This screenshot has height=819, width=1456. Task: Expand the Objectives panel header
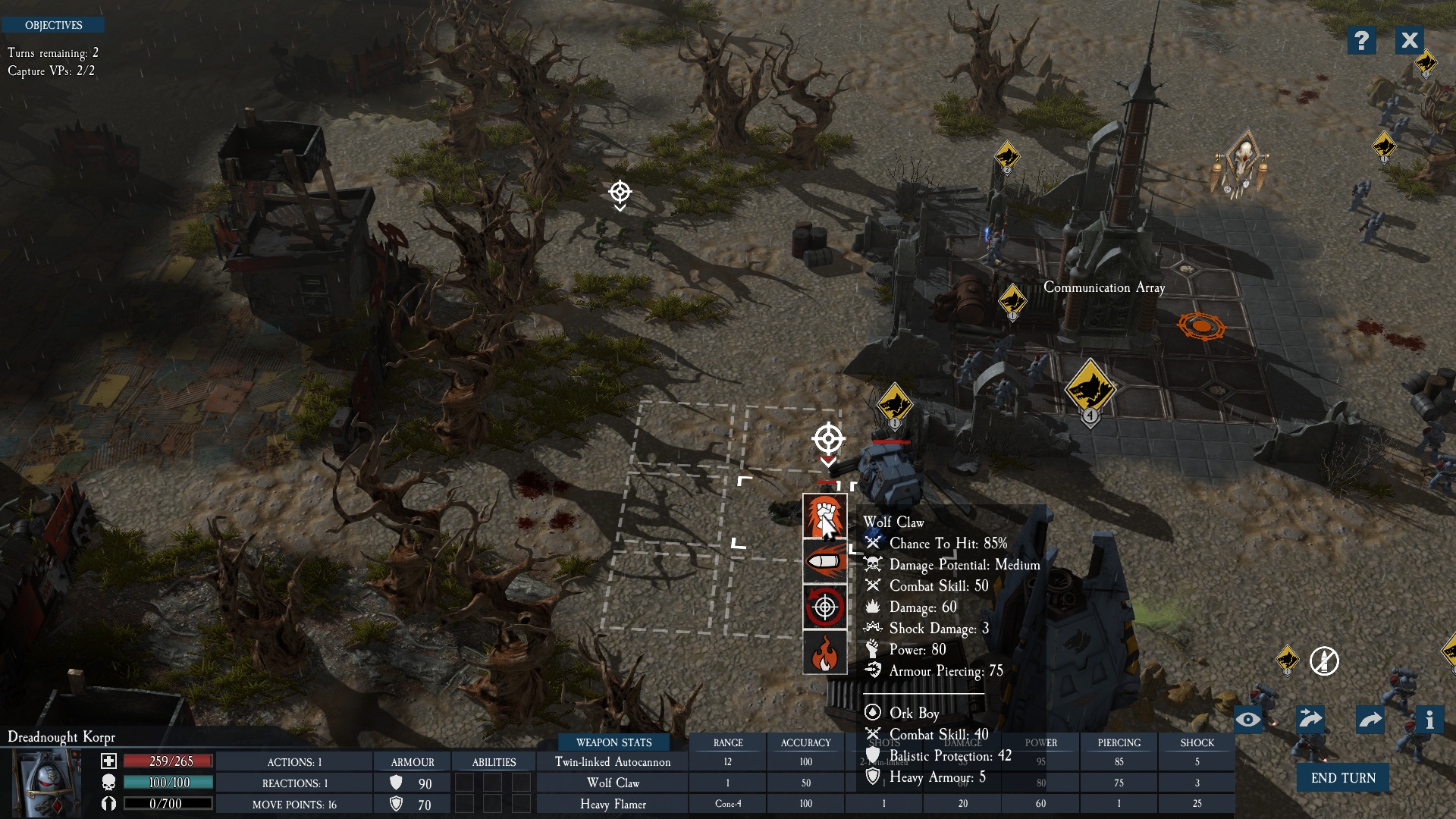tap(53, 25)
